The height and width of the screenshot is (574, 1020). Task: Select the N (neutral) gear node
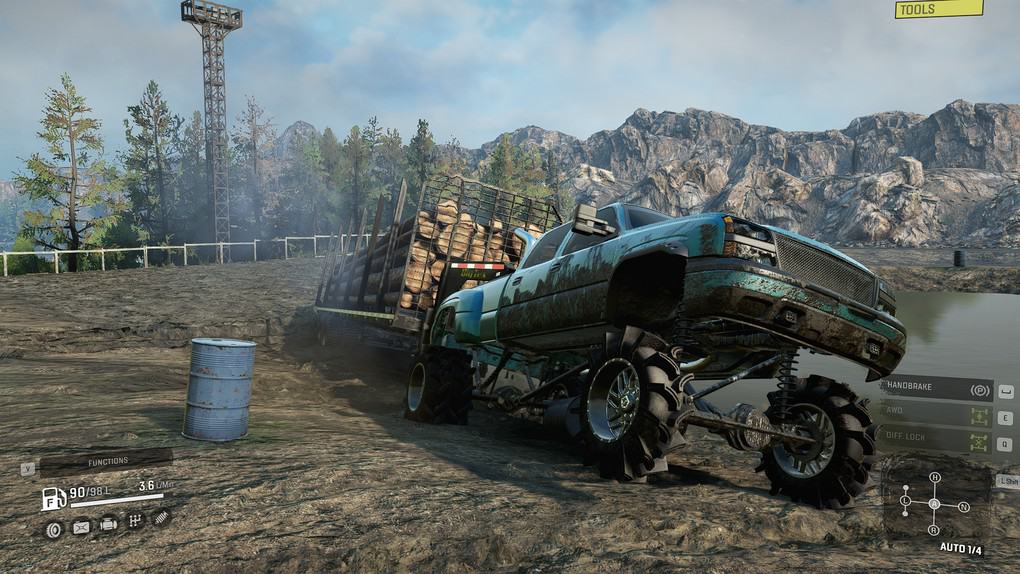coord(964,506)
